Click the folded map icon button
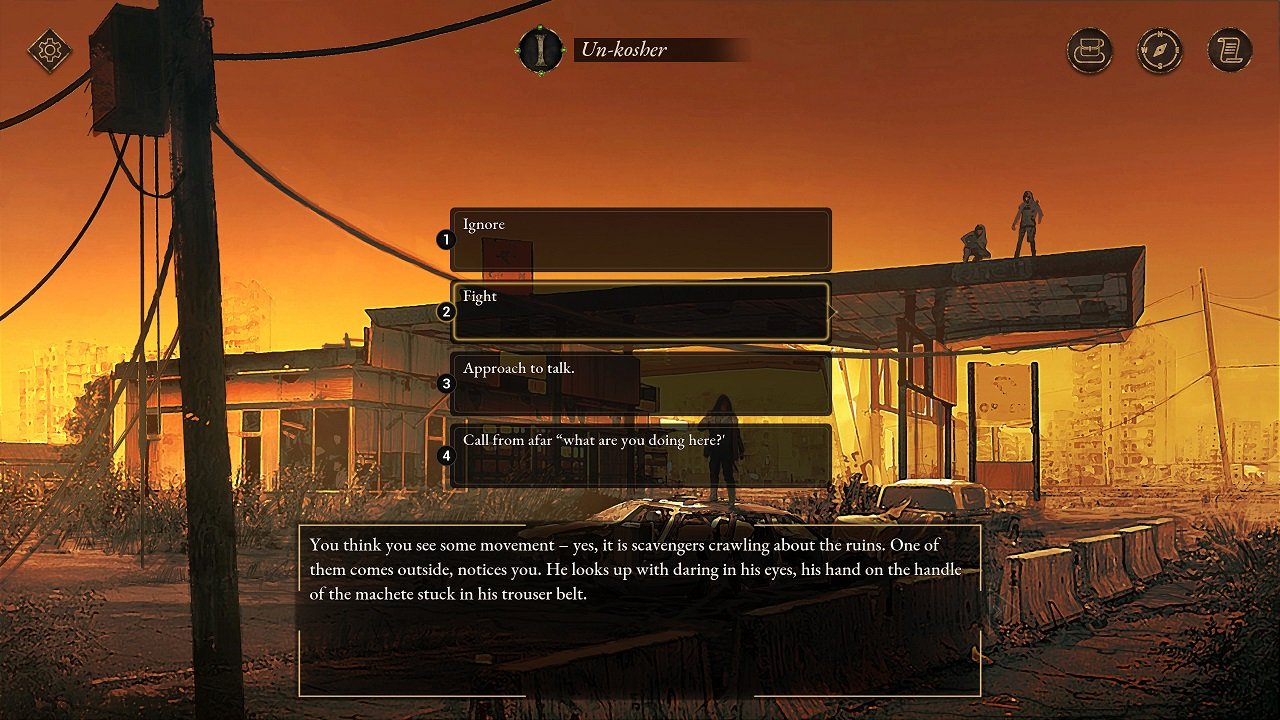This screenshot has width=1280, height=720. tap(1090, 50)
